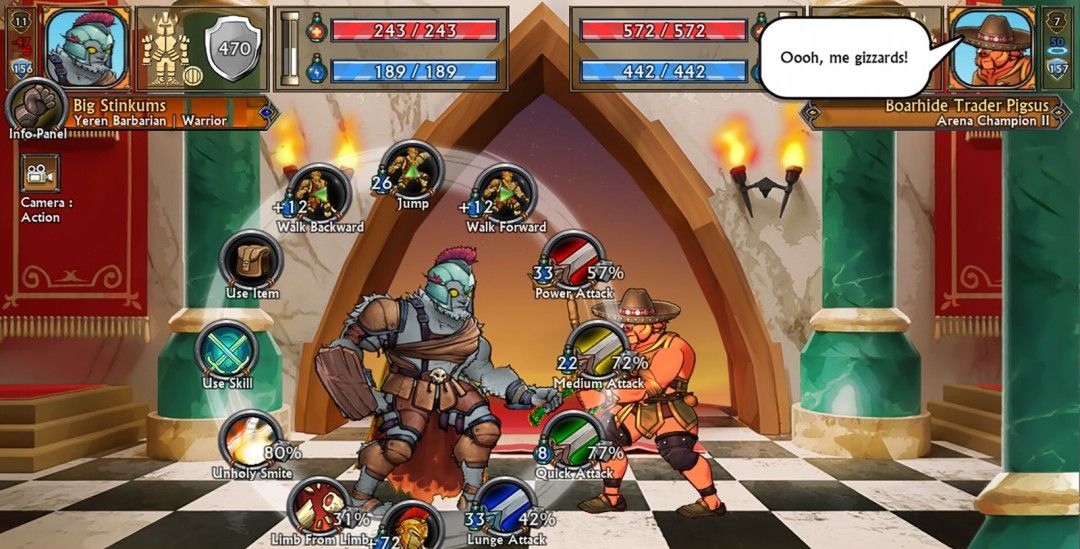Click Boarhide Trader Pigsus' portrait
Screen dimensions: 1080x549
tap(991, 47)
